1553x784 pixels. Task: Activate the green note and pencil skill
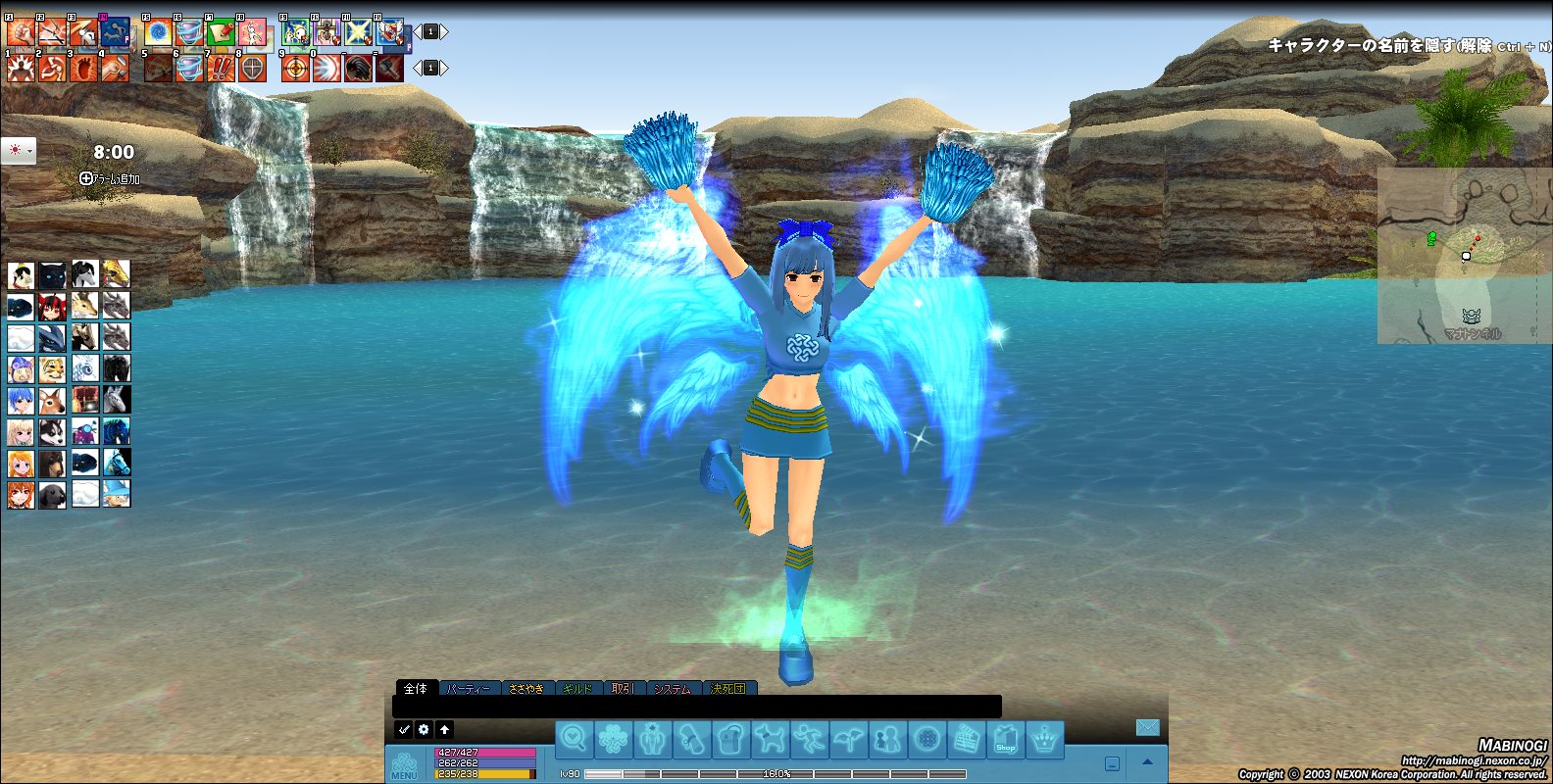(221, 32)
